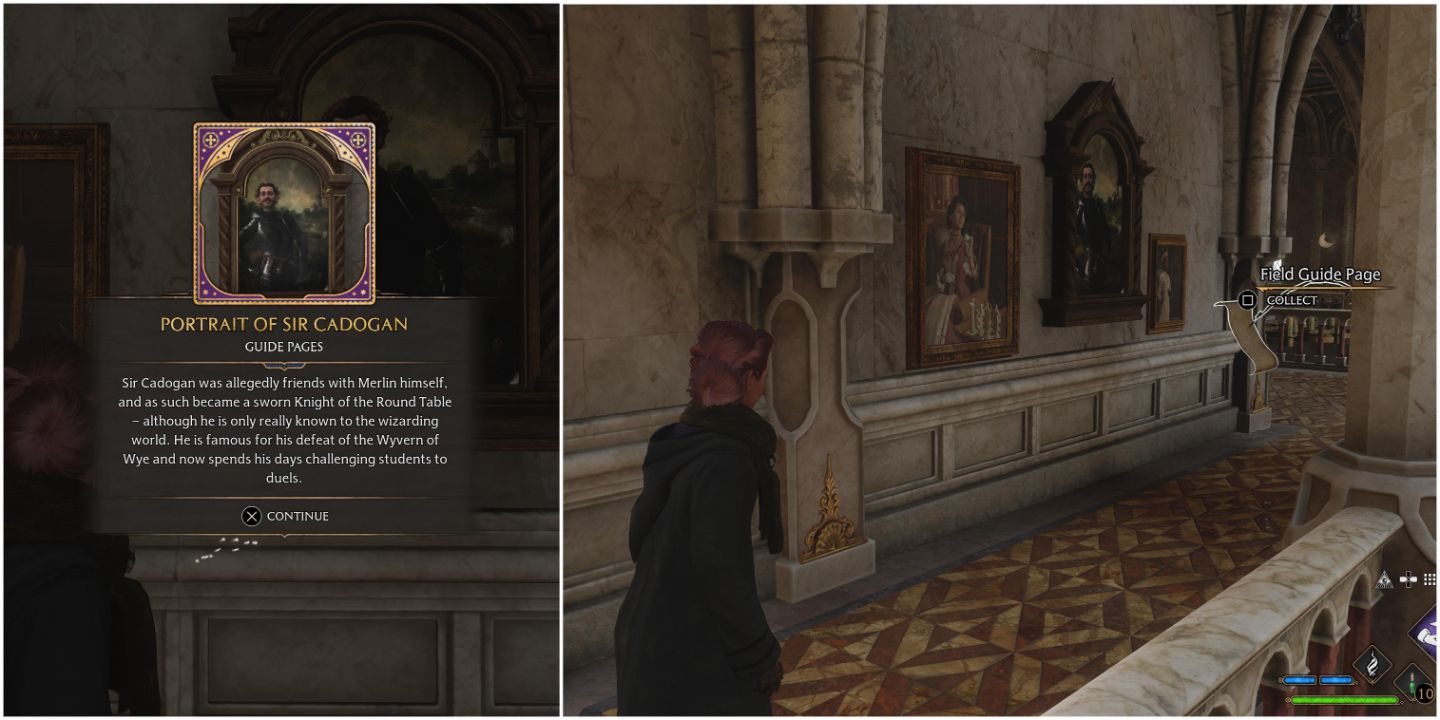Click the Wiggenweld potion icon in HUD

pyautogui.click(x=1412, y=685)
